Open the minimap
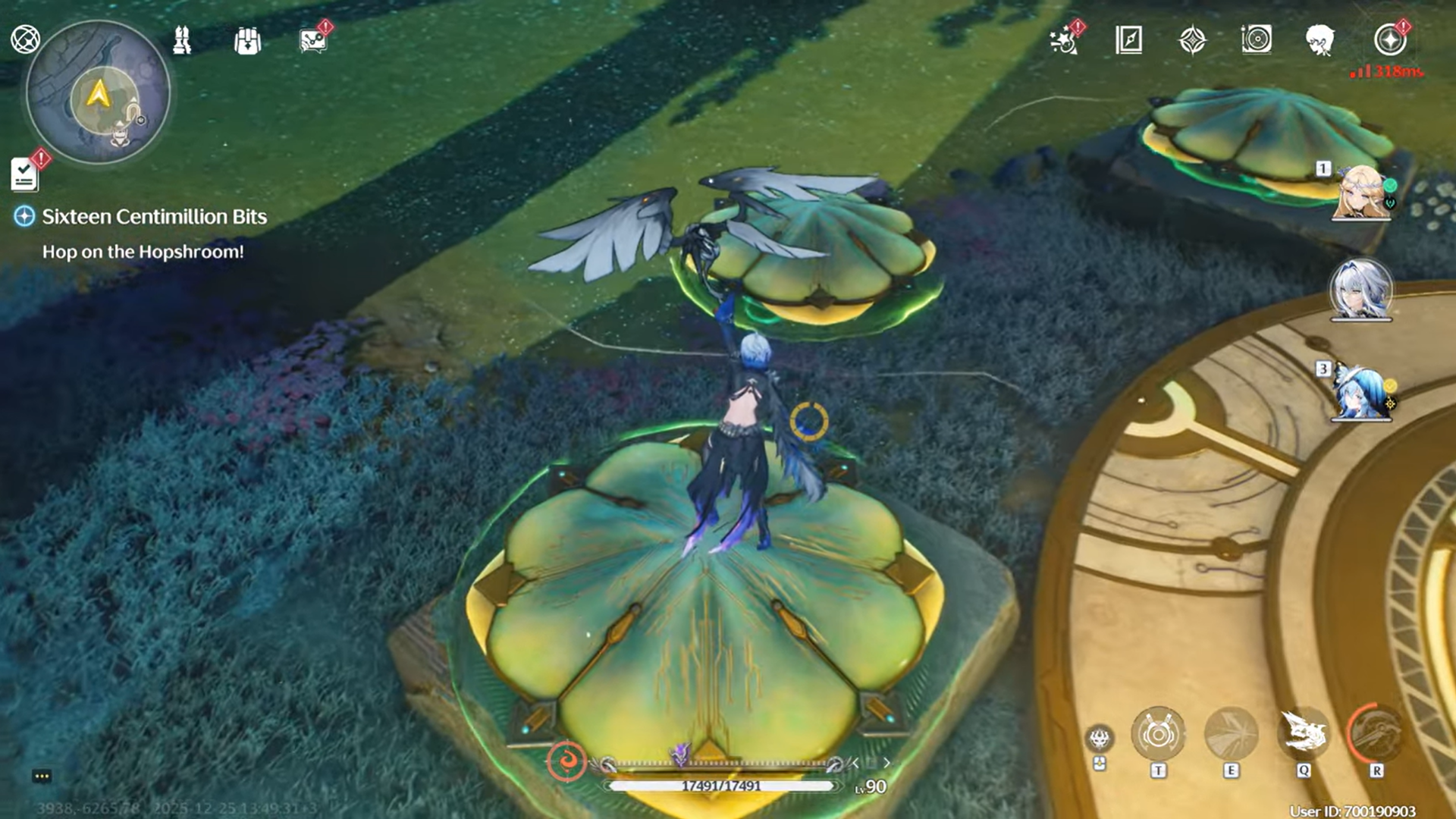The image size is (1456, 819). pos(98,93)
